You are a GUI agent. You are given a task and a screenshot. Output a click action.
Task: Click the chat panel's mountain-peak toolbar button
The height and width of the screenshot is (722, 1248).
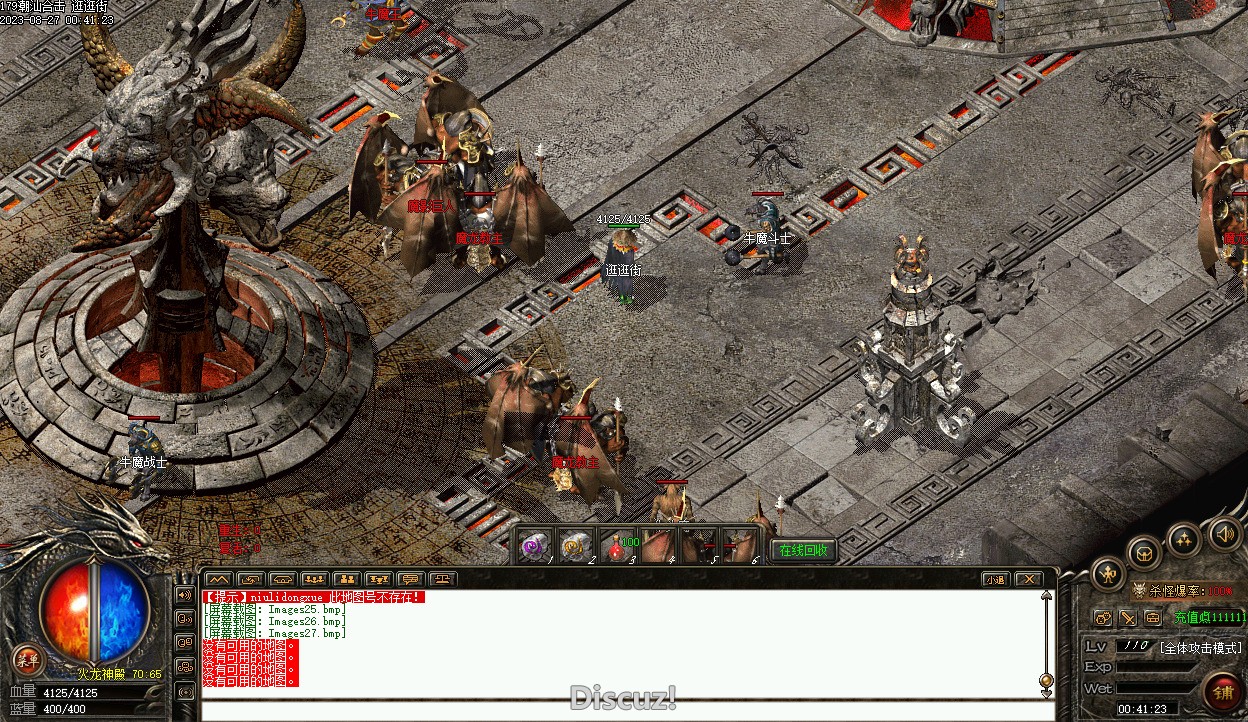pyautogui.click(x=219, y=579)
